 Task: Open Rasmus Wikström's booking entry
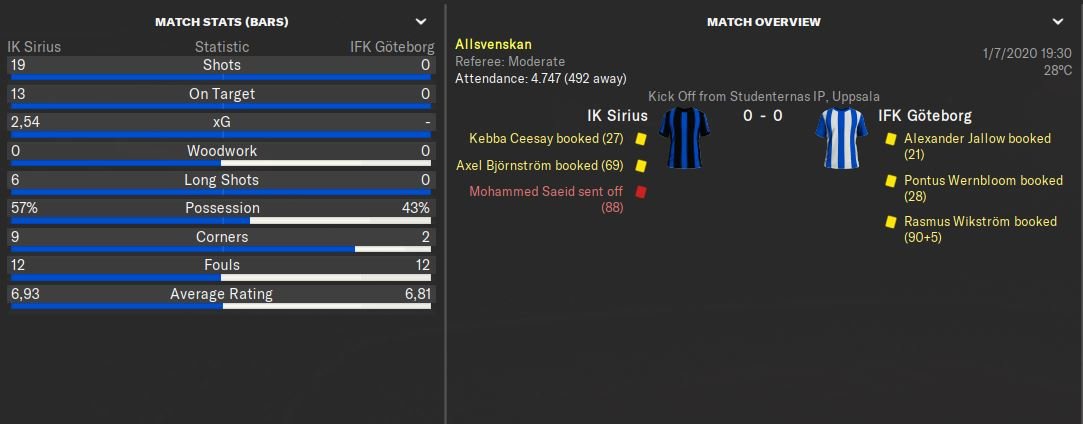click(979, 222)
